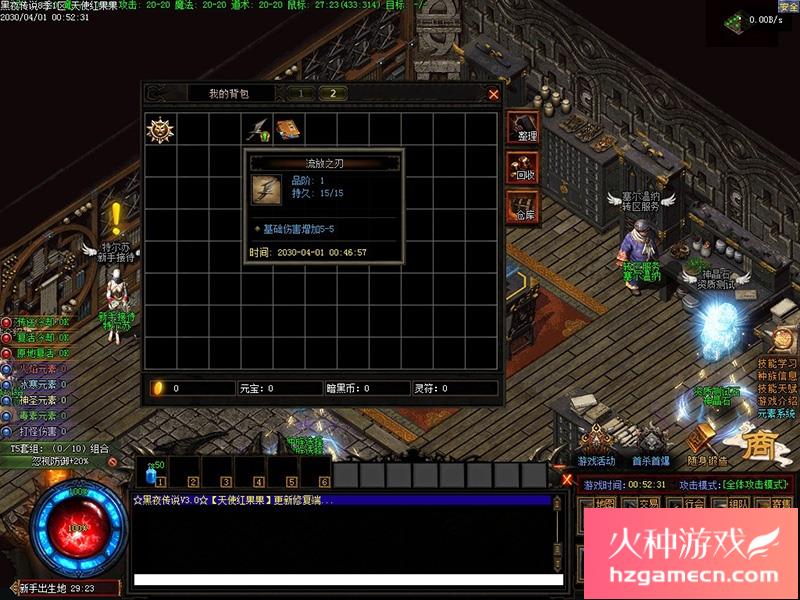
Task: Open the 随身锻造 portable forging icon
Action: (x=707, y=442)
